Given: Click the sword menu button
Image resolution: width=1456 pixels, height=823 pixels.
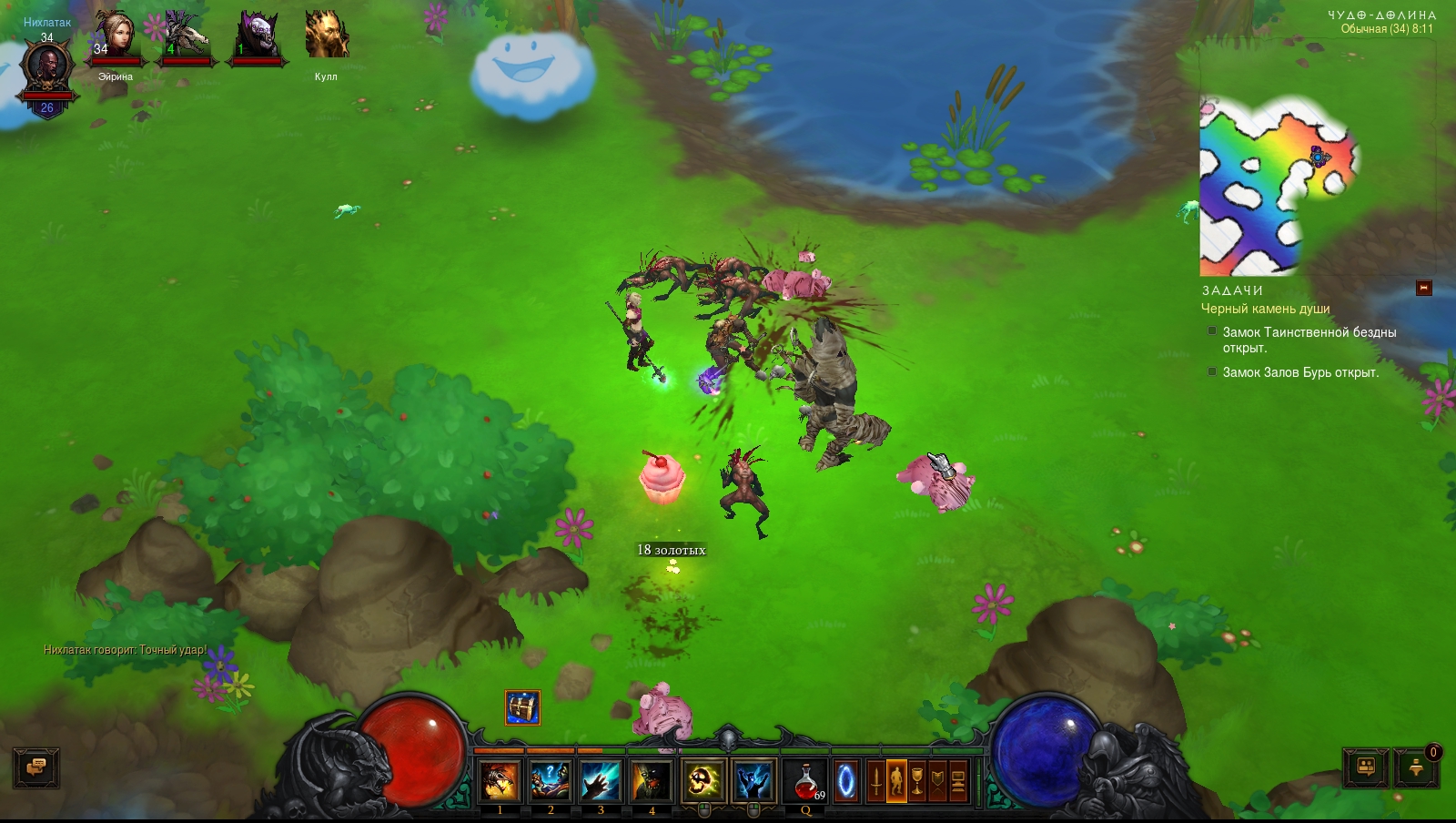Looking at the screenshot, I should (x=875, y=781).
